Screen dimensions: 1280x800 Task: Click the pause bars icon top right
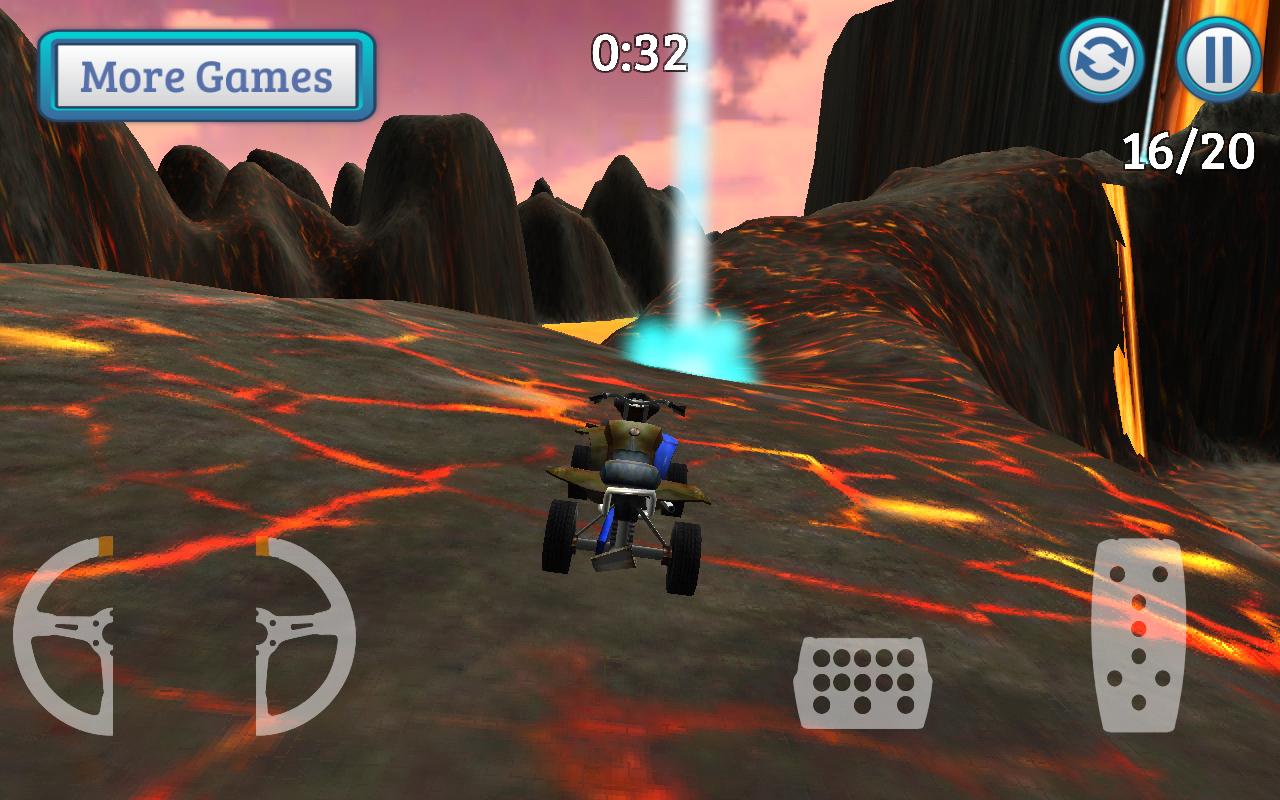(1218, 60)
